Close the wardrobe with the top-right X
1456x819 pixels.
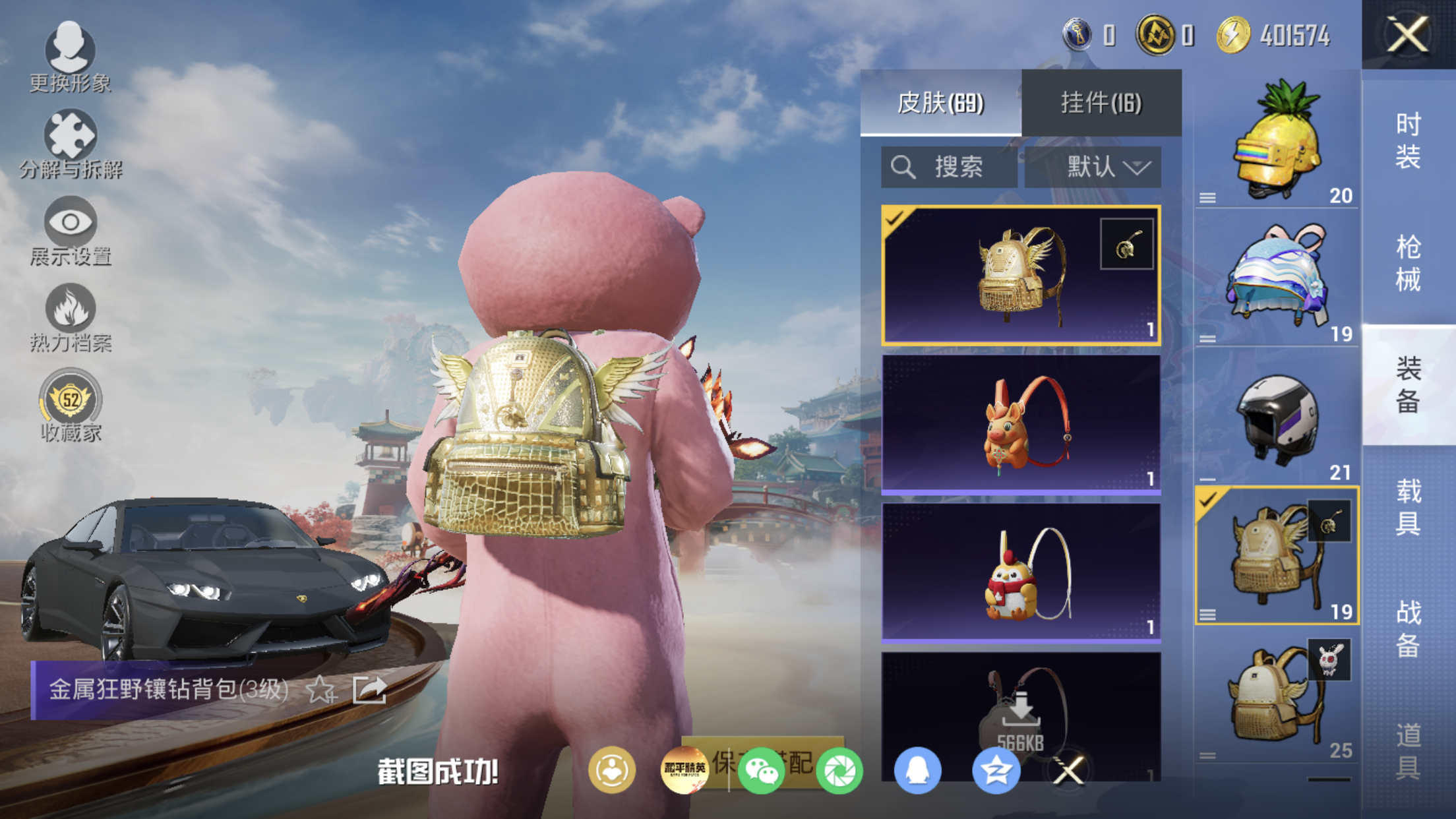point(1407,34)
